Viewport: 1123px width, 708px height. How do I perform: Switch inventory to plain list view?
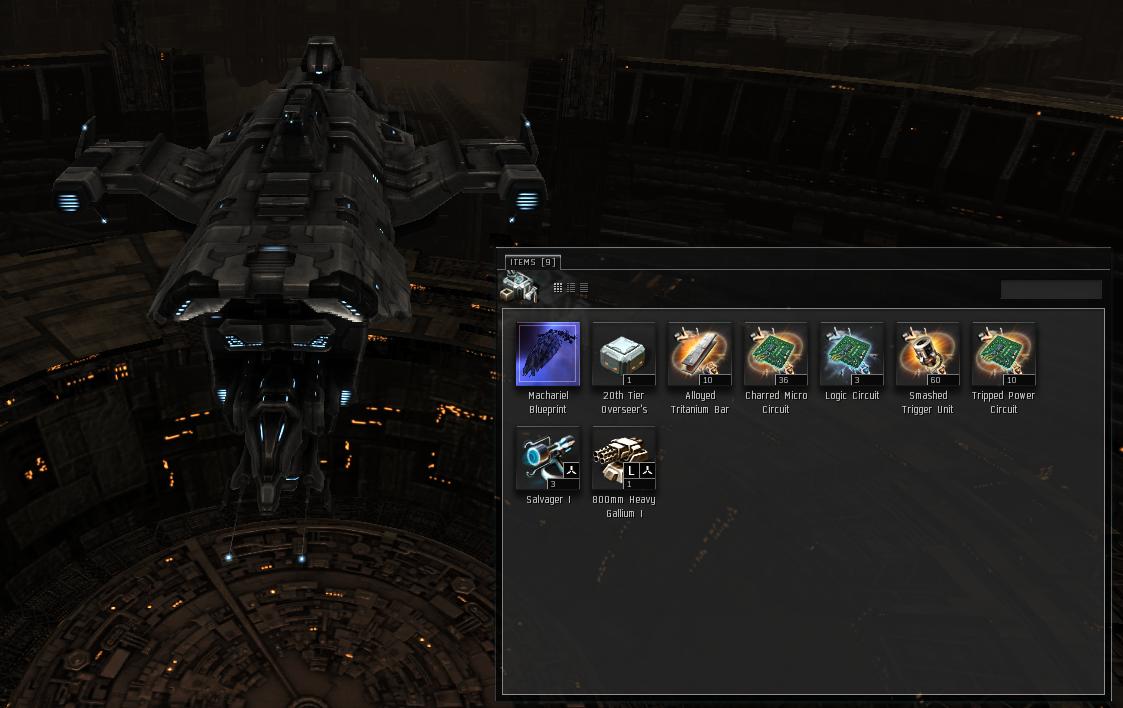[584, 288]
